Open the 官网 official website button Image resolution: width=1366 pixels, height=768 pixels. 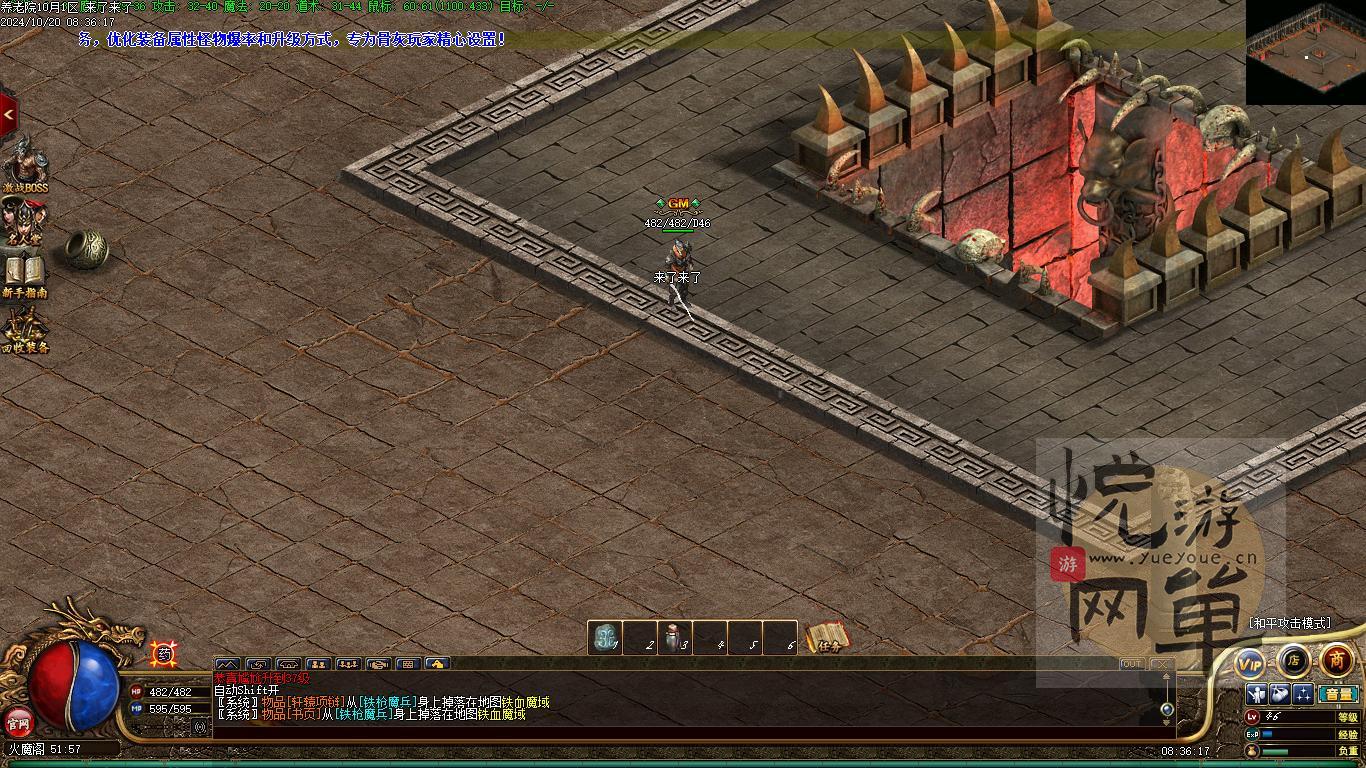[17, 720]
